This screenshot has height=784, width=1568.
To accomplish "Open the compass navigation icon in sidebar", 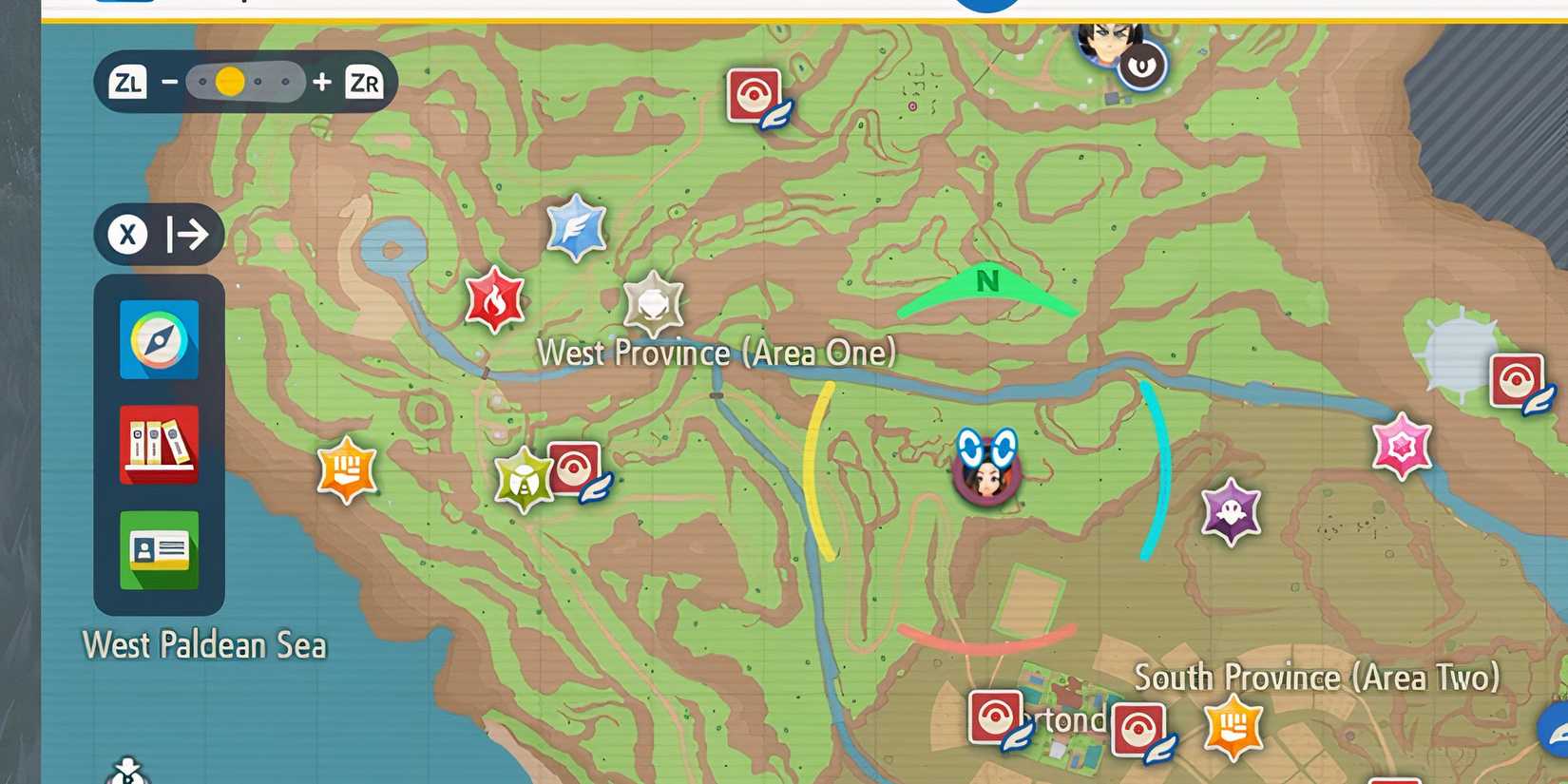I will pyautogui.click(x=158, y=339).
